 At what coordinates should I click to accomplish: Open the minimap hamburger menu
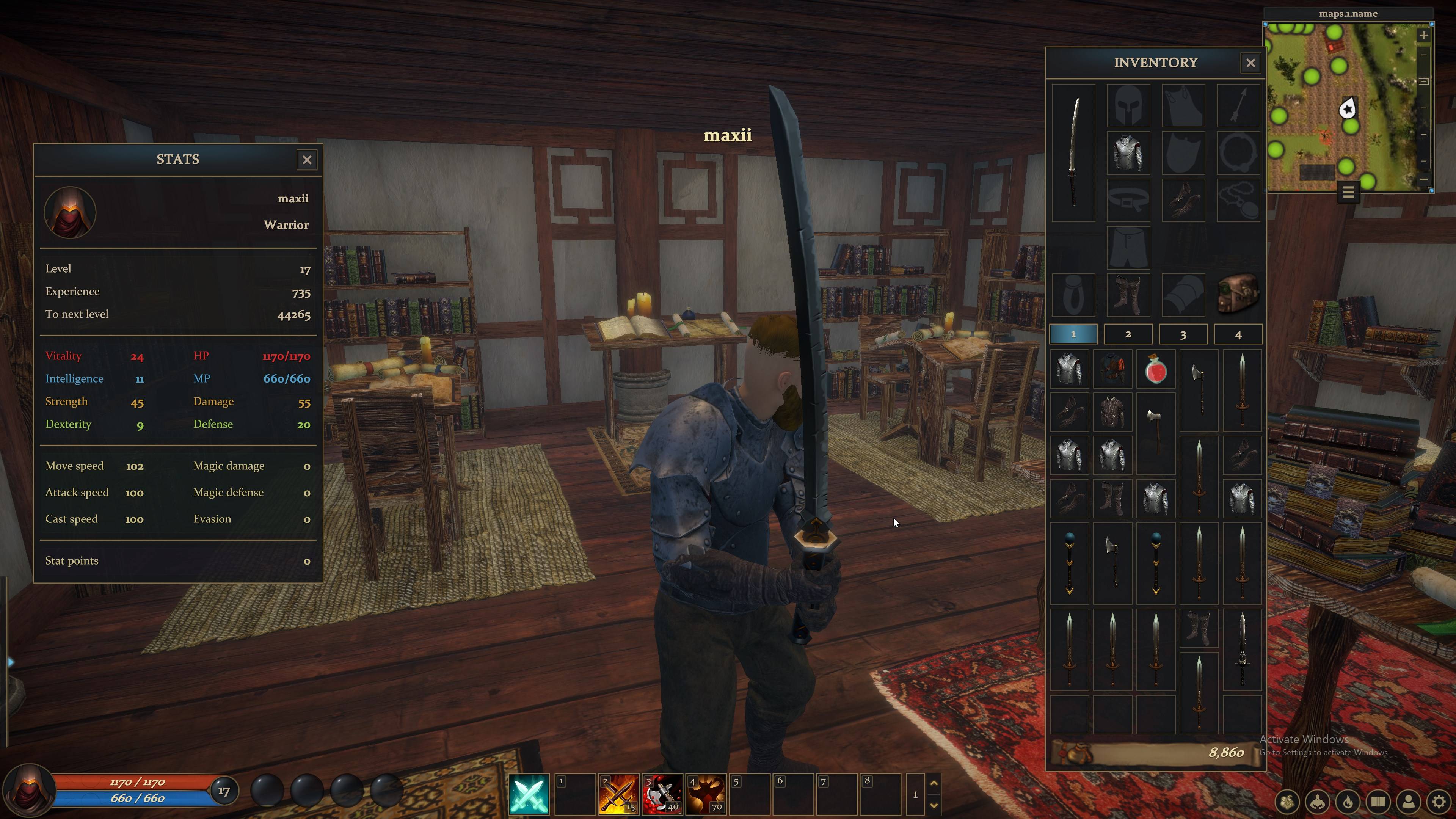[x=1348, y=193]
